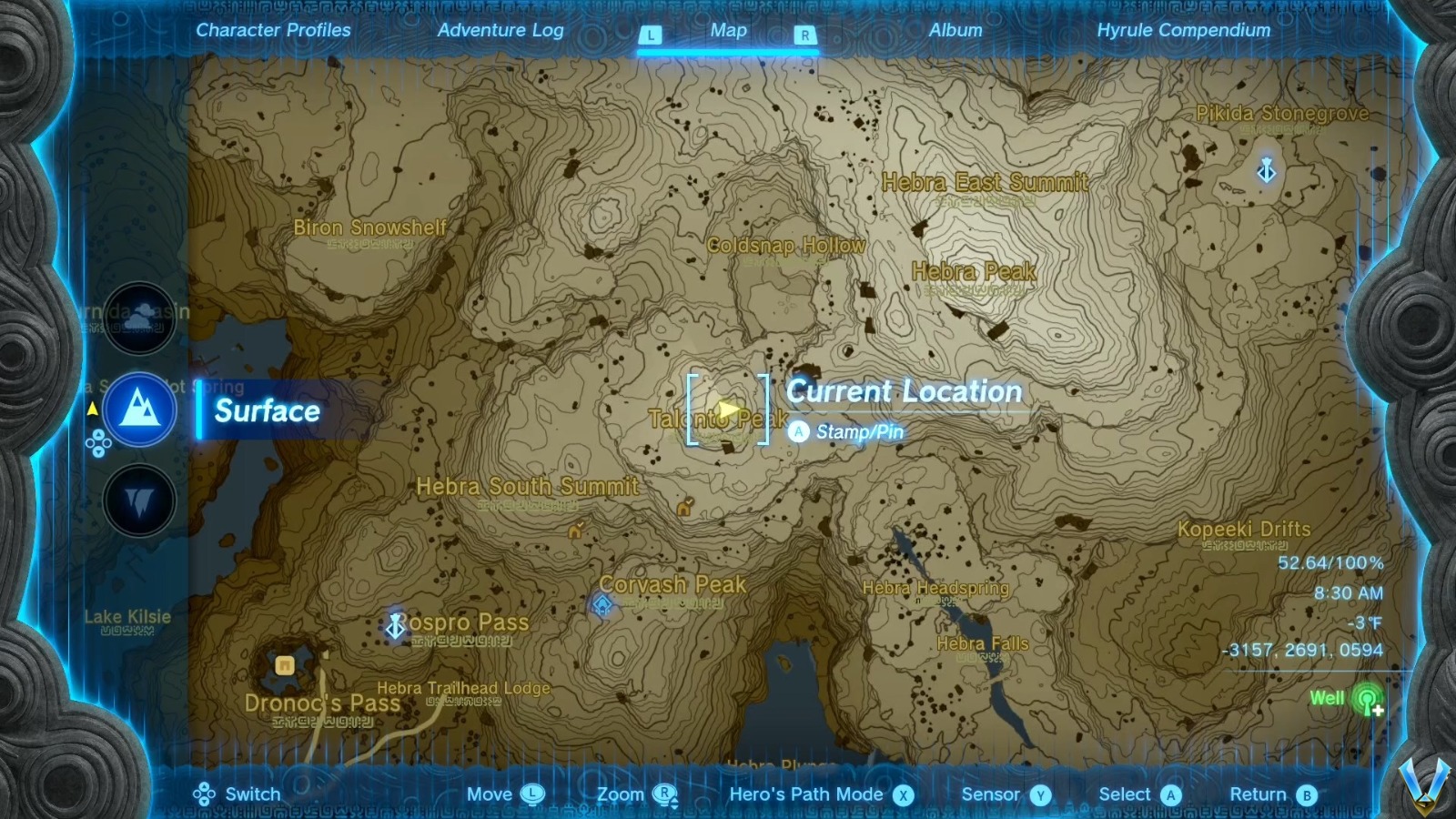Viewport: 1456px width, 819px height.
Task: Click the shrine icon at Rospro Pass
Action: [x=395, y=627]
